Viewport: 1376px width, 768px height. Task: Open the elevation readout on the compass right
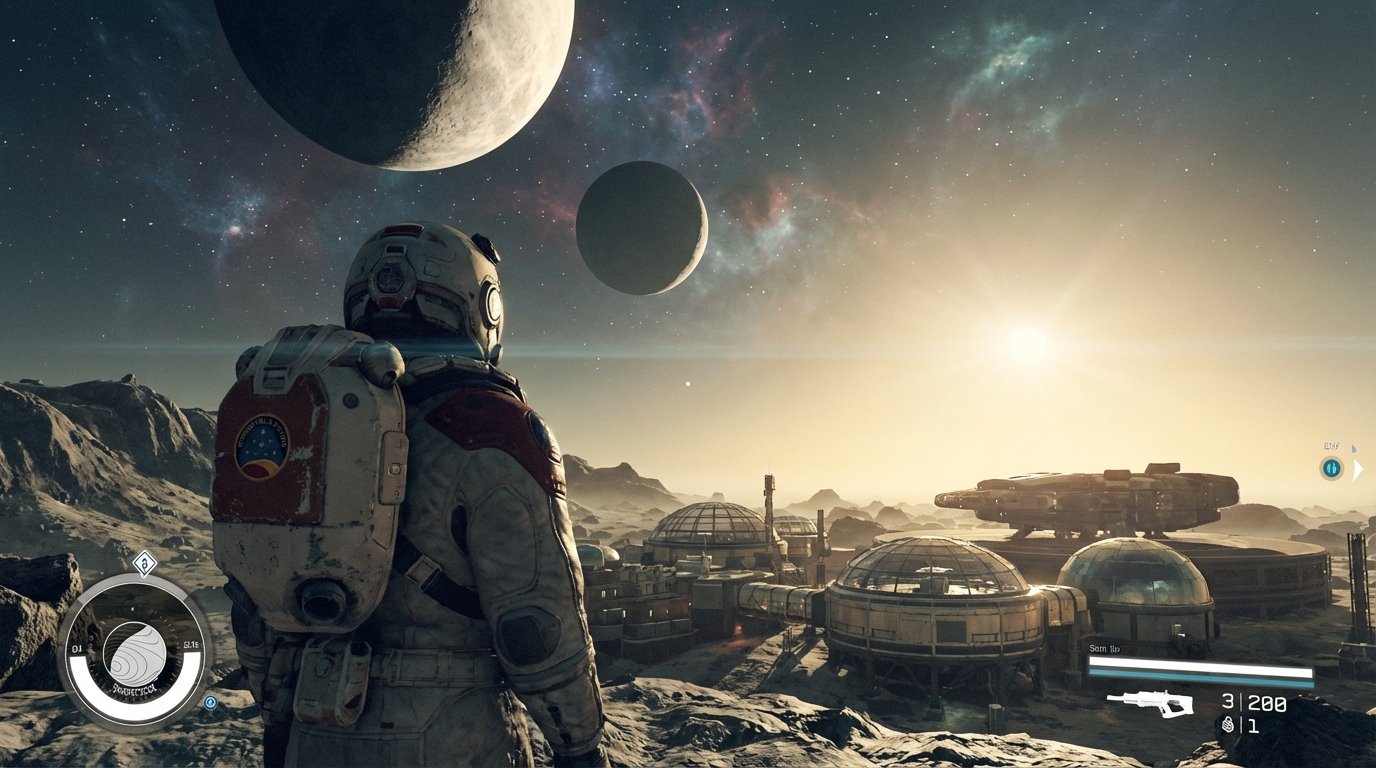coord(191,644)
